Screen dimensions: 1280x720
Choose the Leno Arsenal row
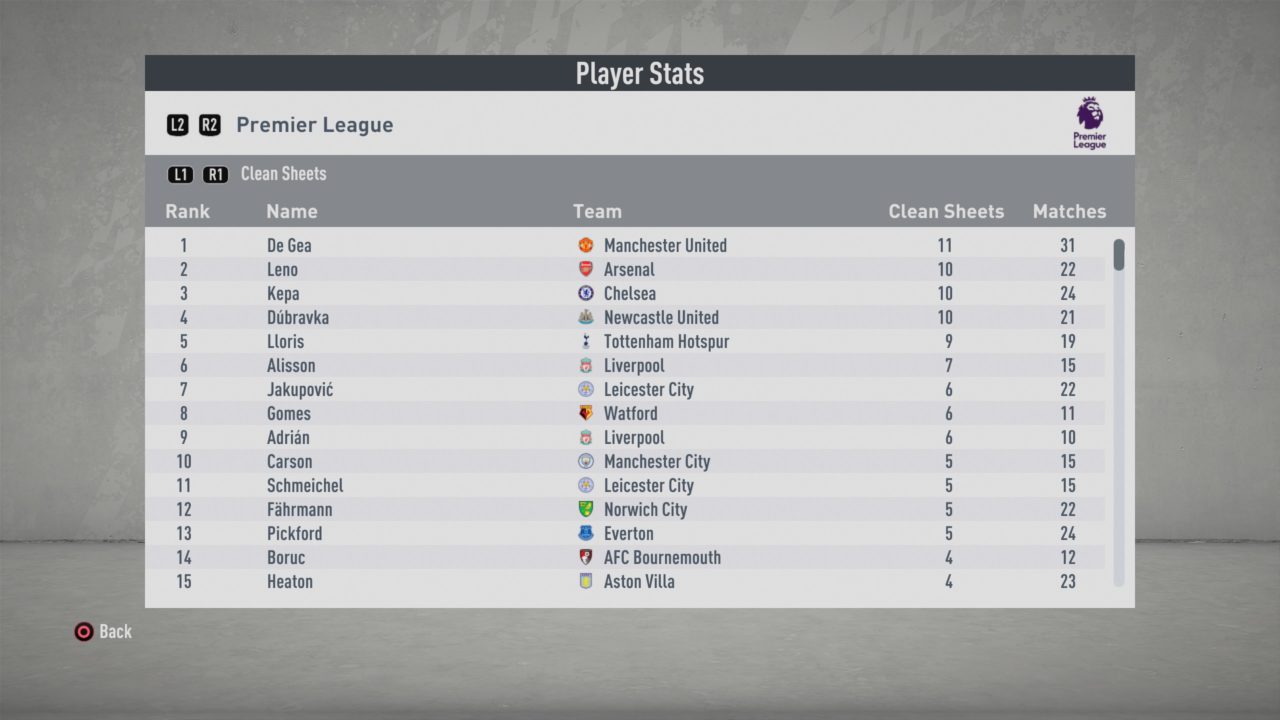tap(640, 269)
